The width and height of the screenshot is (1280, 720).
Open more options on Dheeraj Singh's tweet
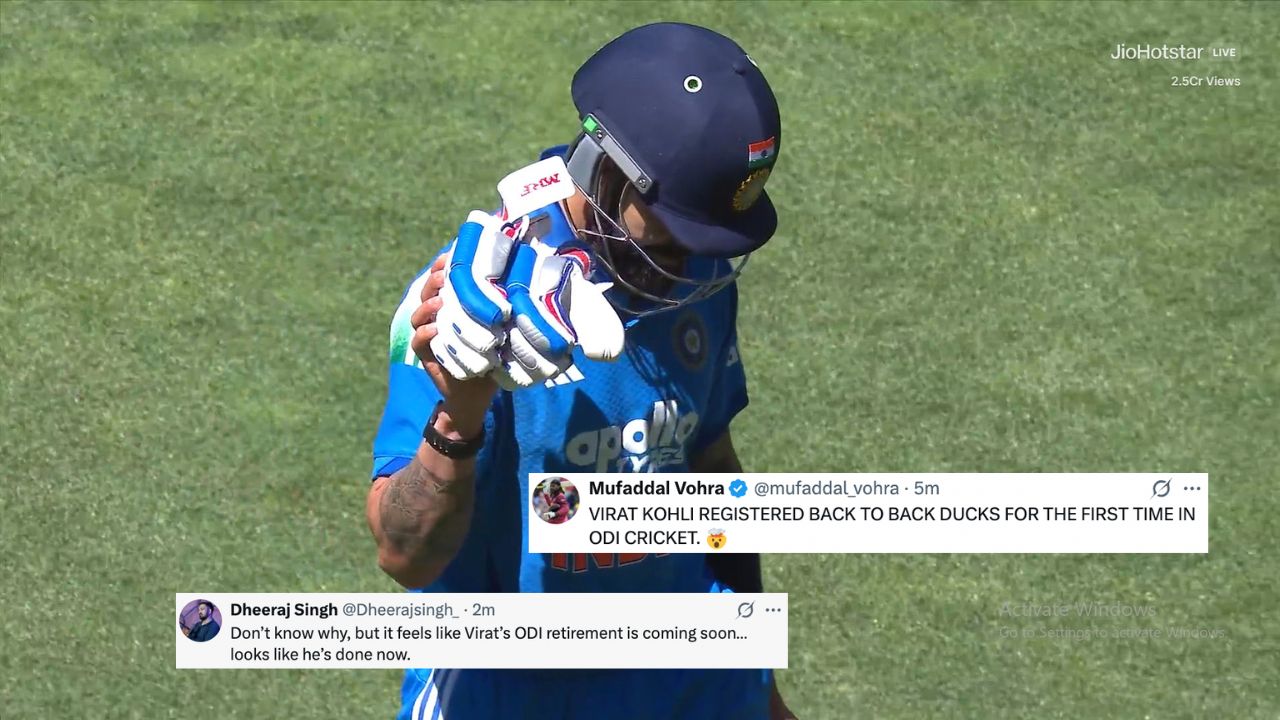click(x=771, y=609)
